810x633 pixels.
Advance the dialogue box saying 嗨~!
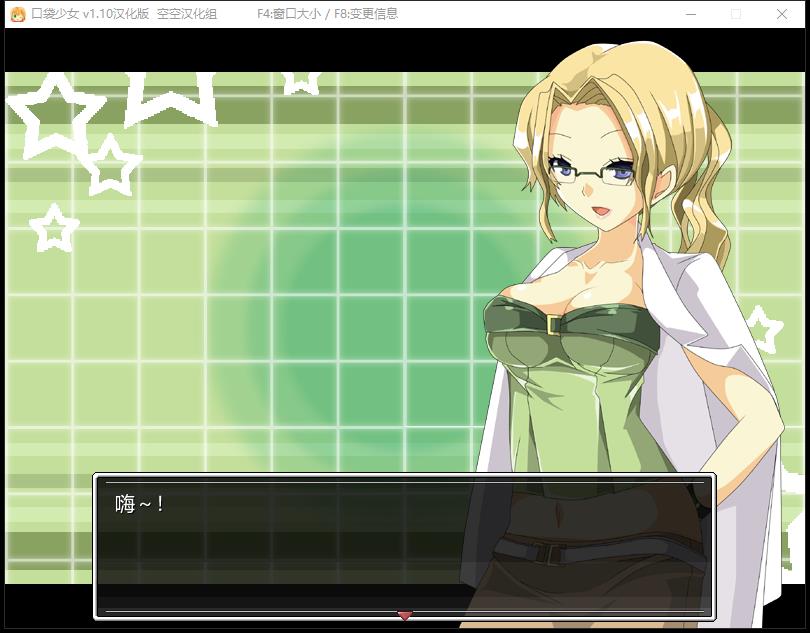[404, 545]
